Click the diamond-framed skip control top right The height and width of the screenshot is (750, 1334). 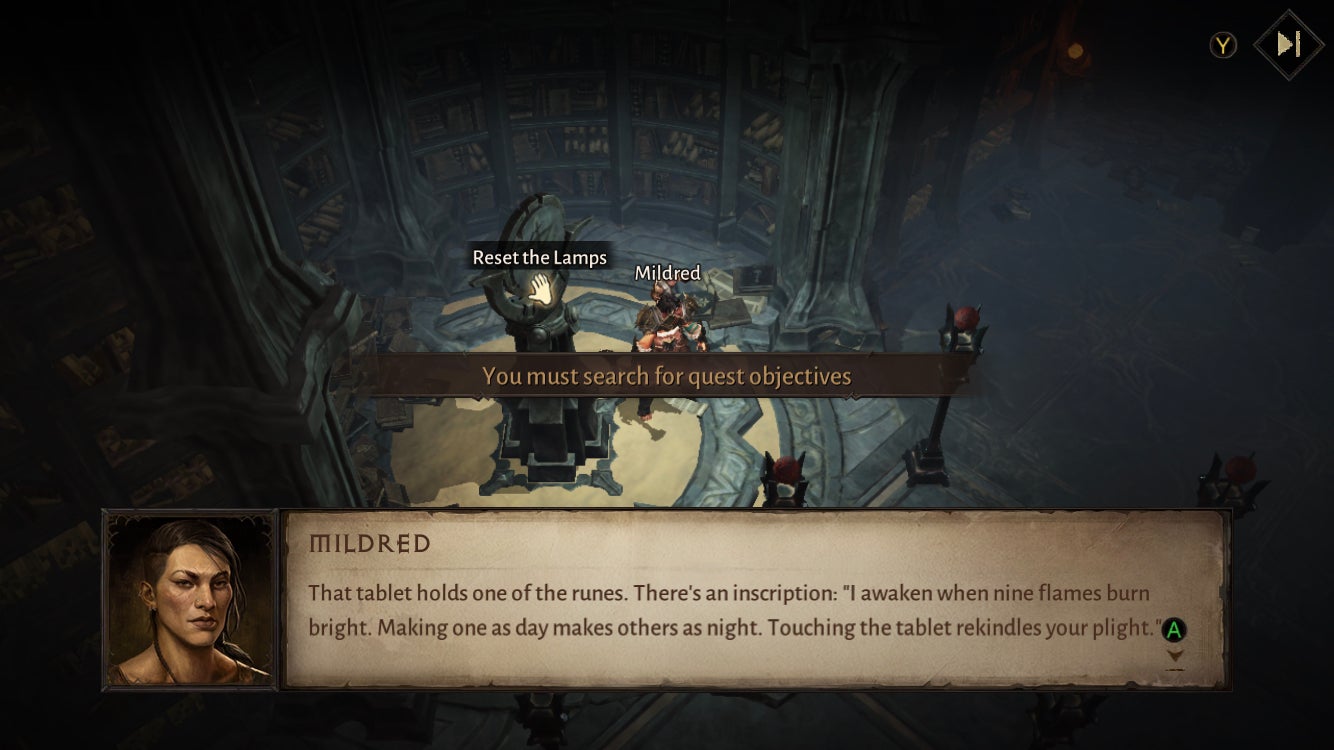[x=1290, y=44]
